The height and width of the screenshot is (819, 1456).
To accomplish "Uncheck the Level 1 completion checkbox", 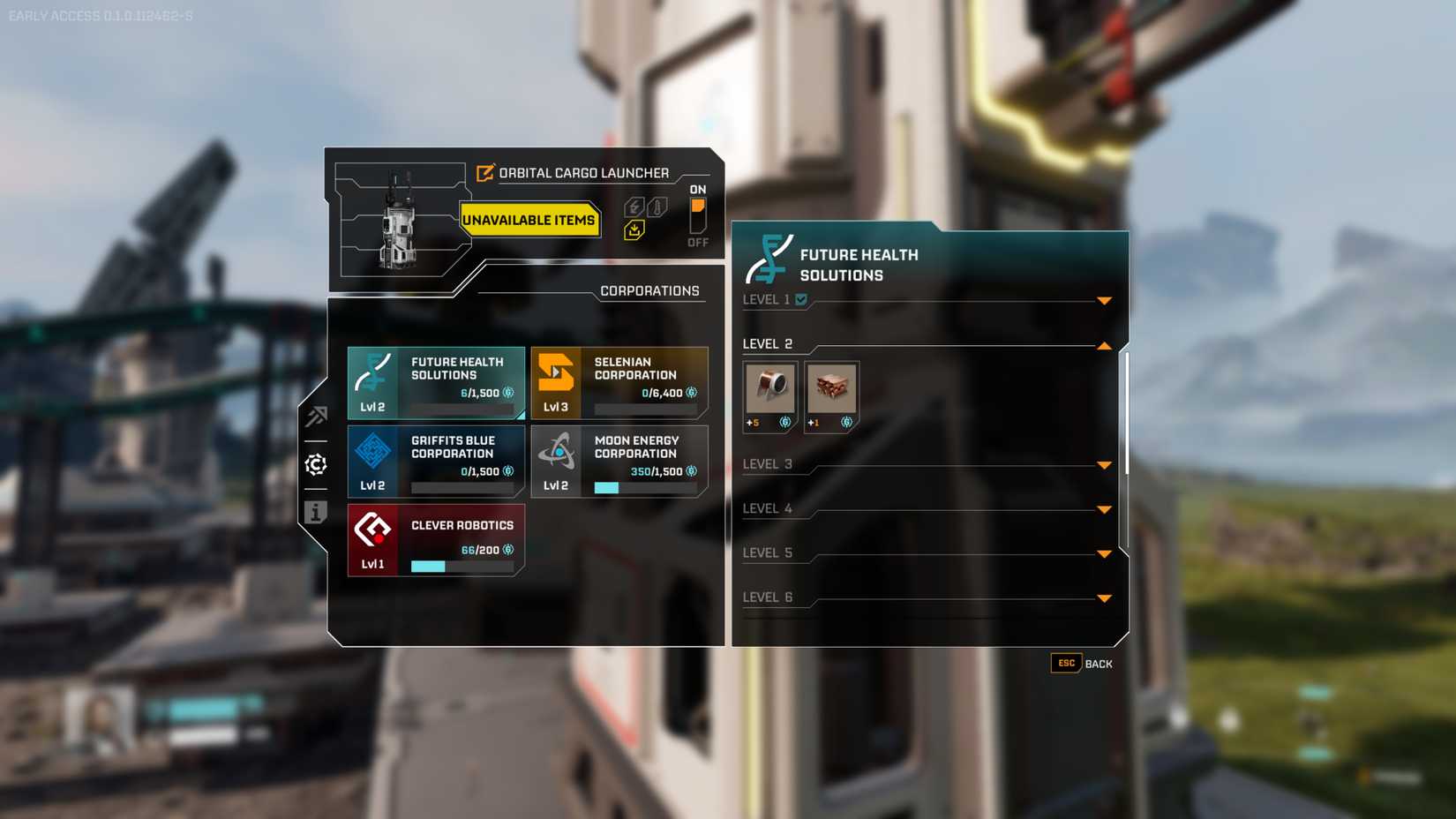I will [800, 300].
